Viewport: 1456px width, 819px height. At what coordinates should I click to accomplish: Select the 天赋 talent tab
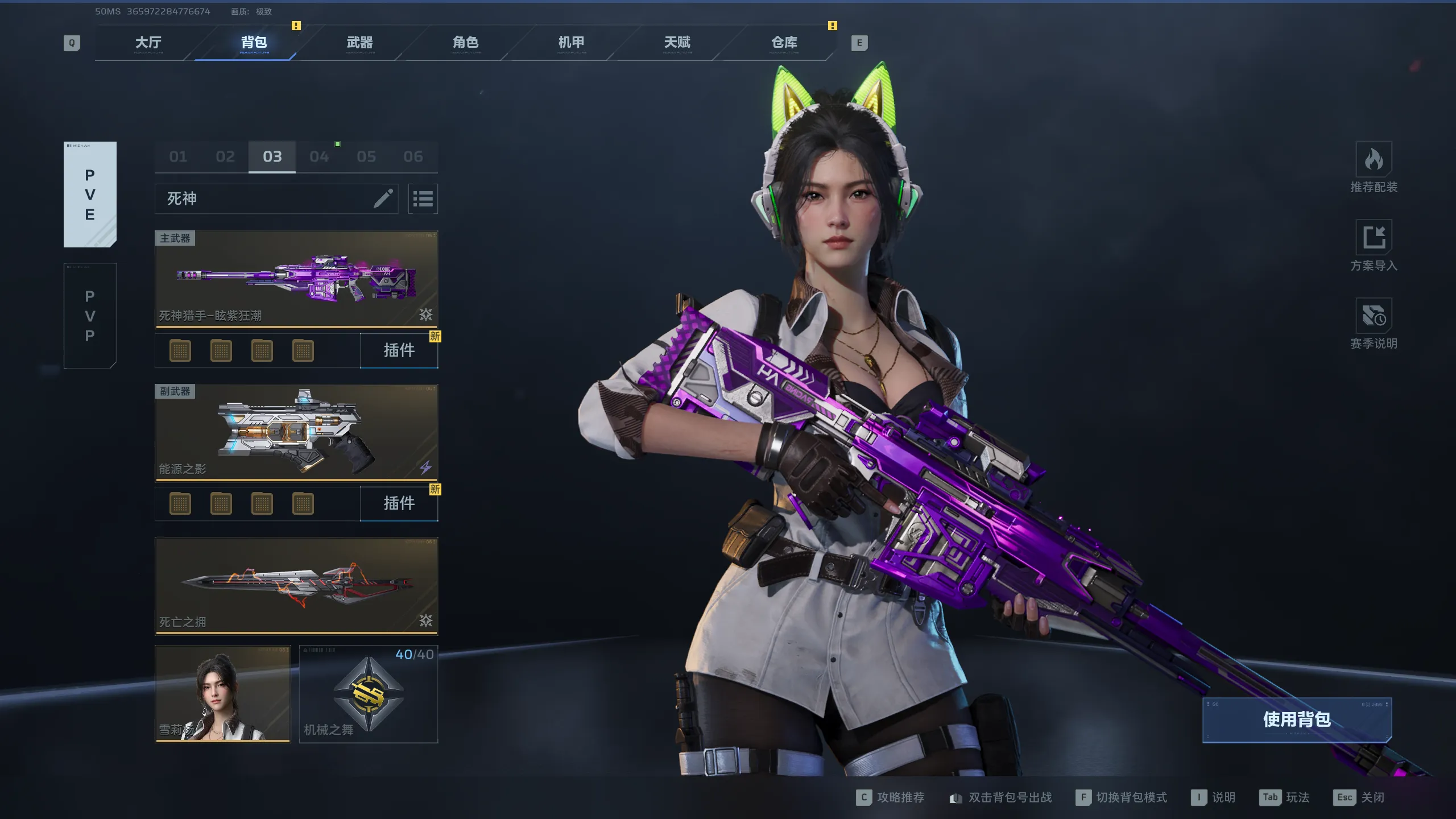point(677,43)
